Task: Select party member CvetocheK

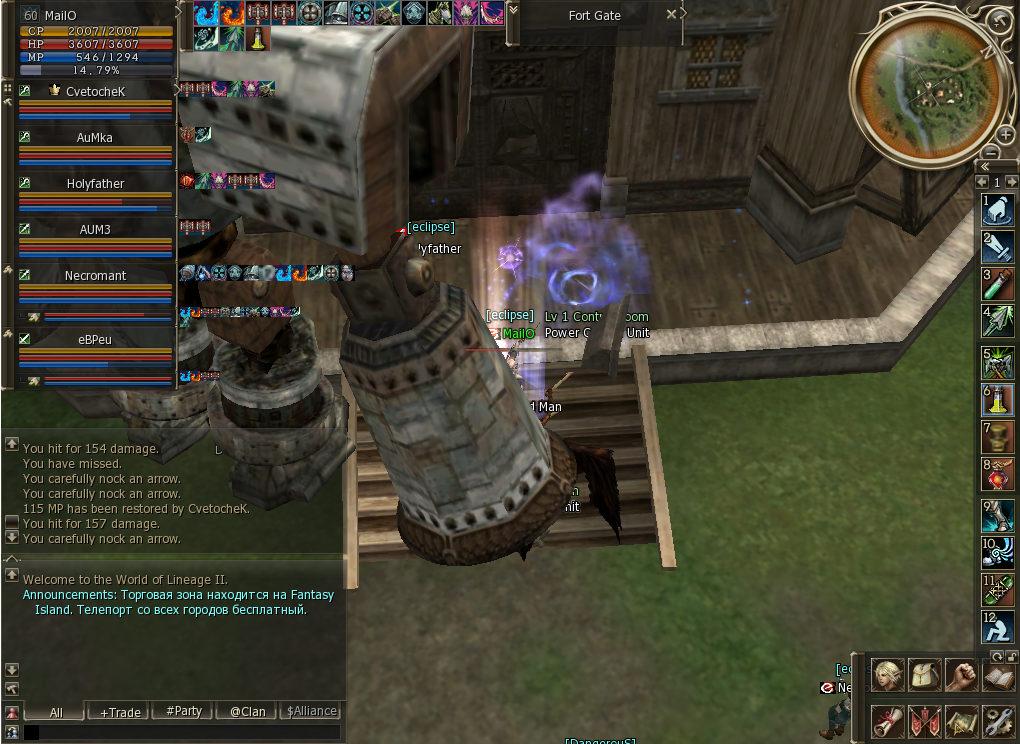Action: pos(95,91)
